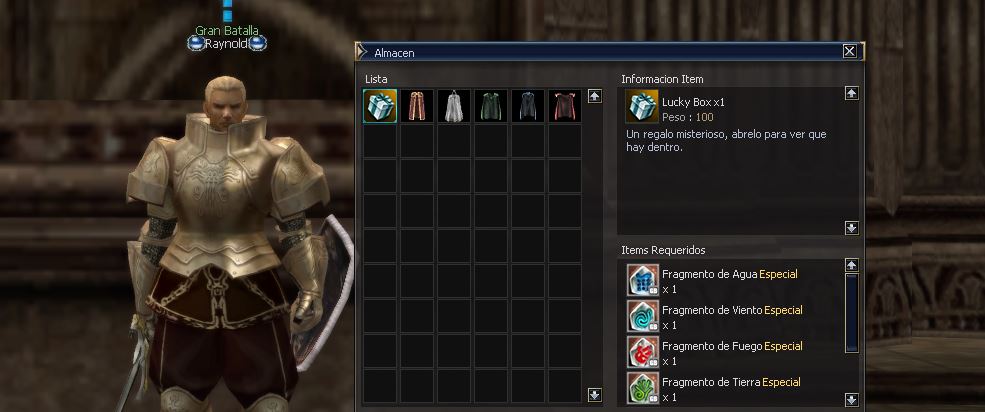Click the Lucky Box icon in Informacion Item
Image resolution: width=985 pixels, height=412 pixels.
[x=642, y=107]
